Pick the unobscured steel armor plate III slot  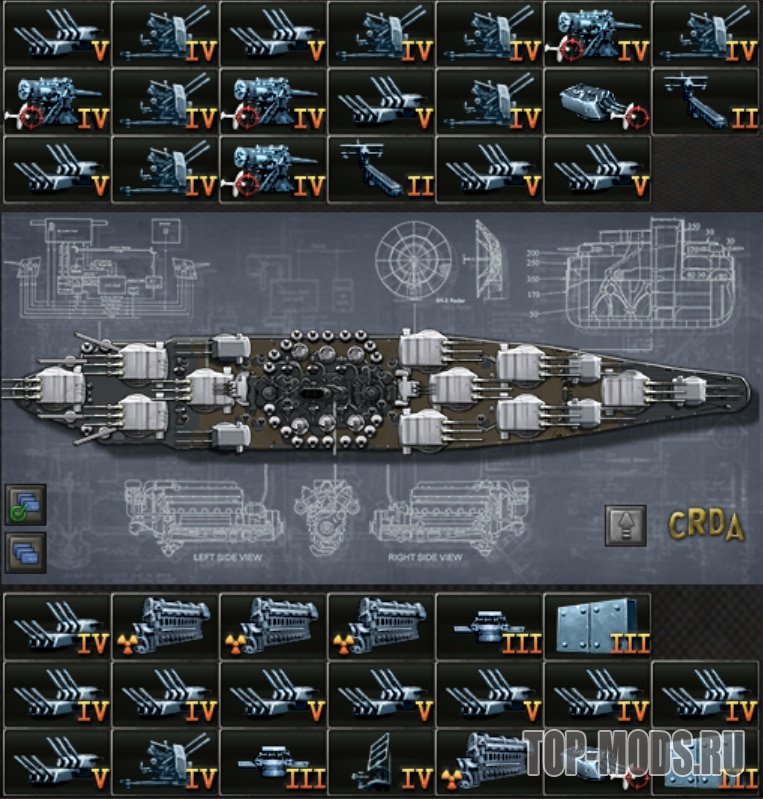(x=597, y=625)
